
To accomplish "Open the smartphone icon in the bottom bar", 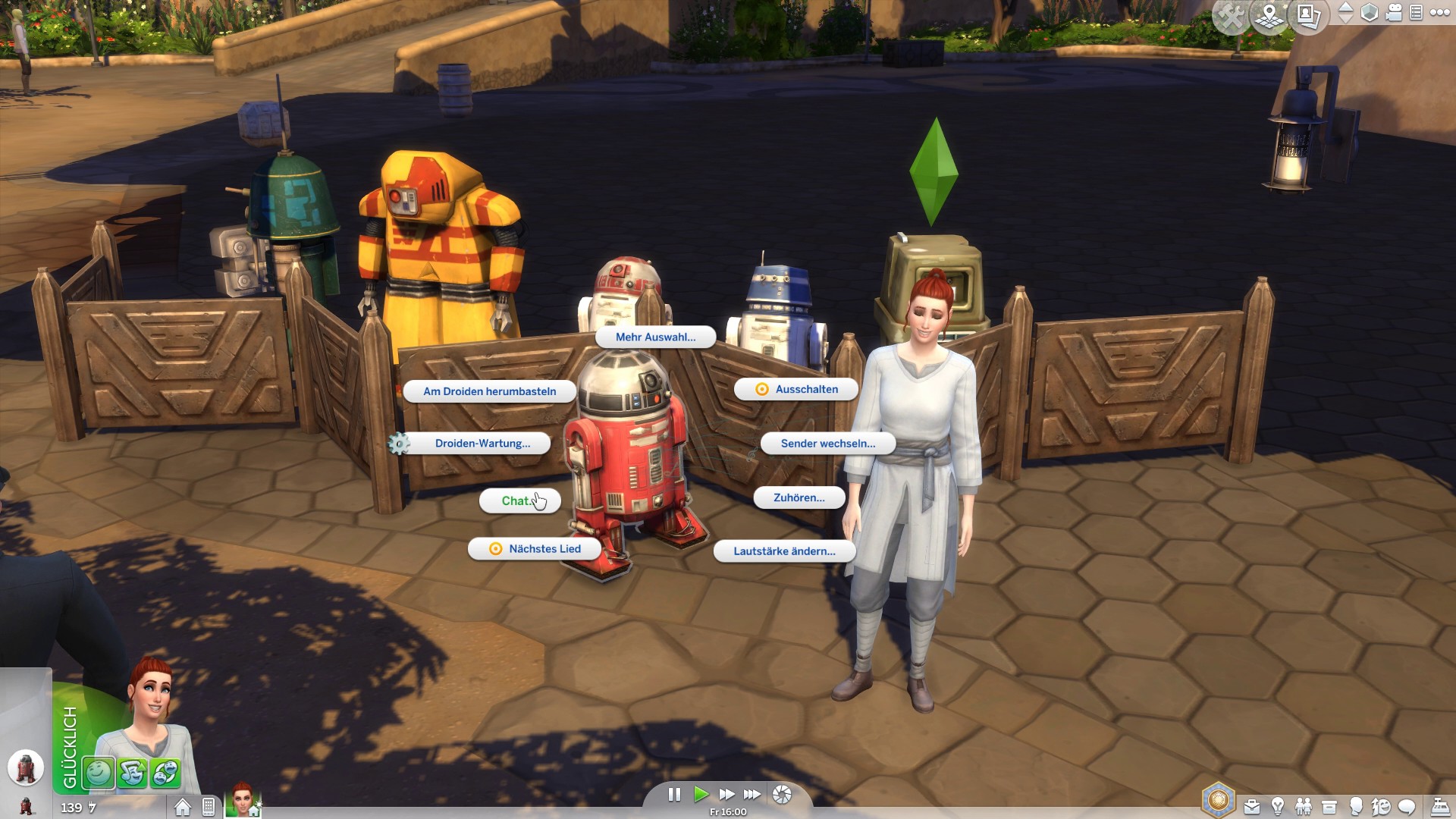I will click(209, 808).
